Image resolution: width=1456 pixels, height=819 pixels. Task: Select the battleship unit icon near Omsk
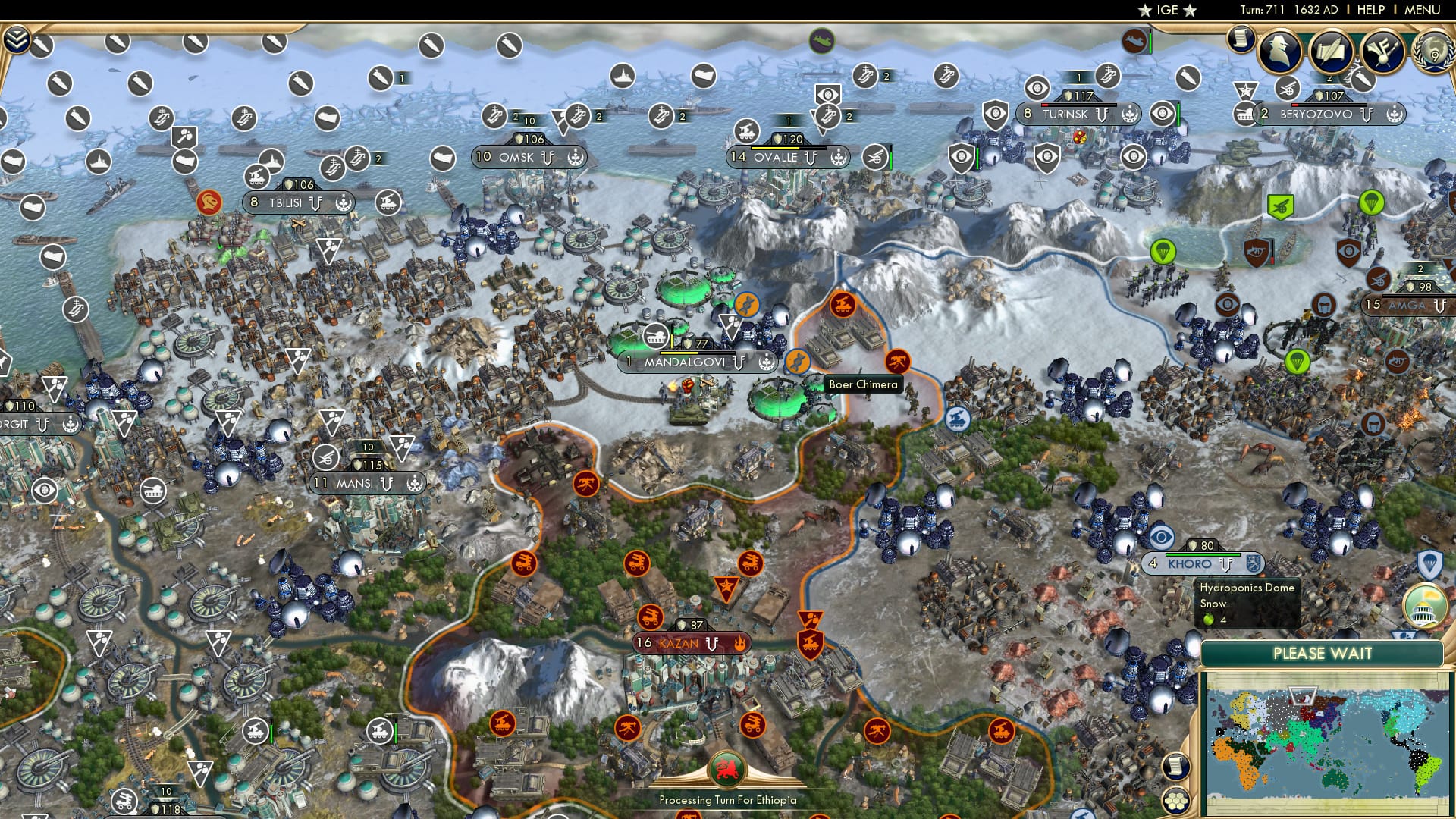[622, 76]
